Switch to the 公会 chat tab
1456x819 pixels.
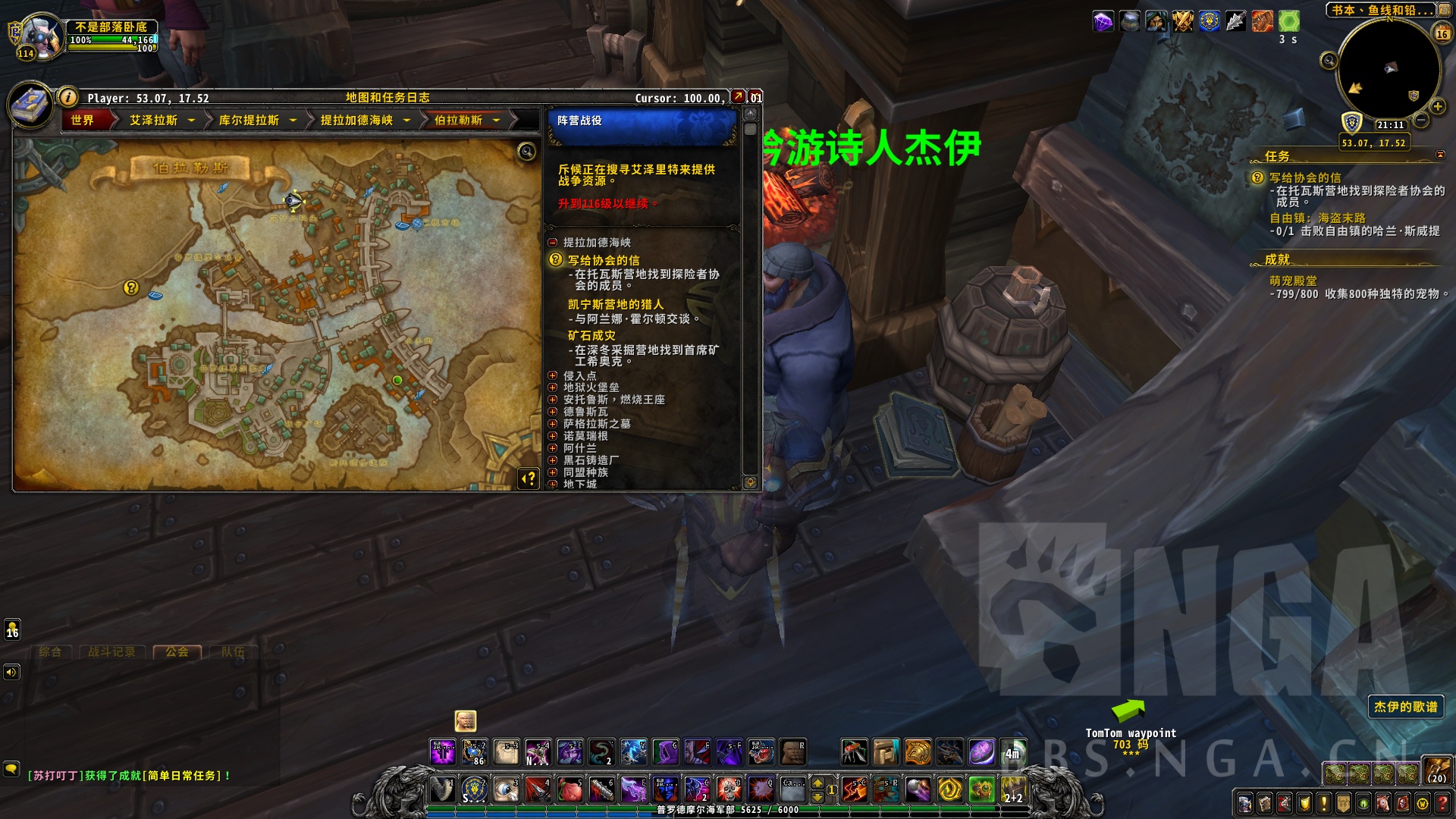[177, 651]
